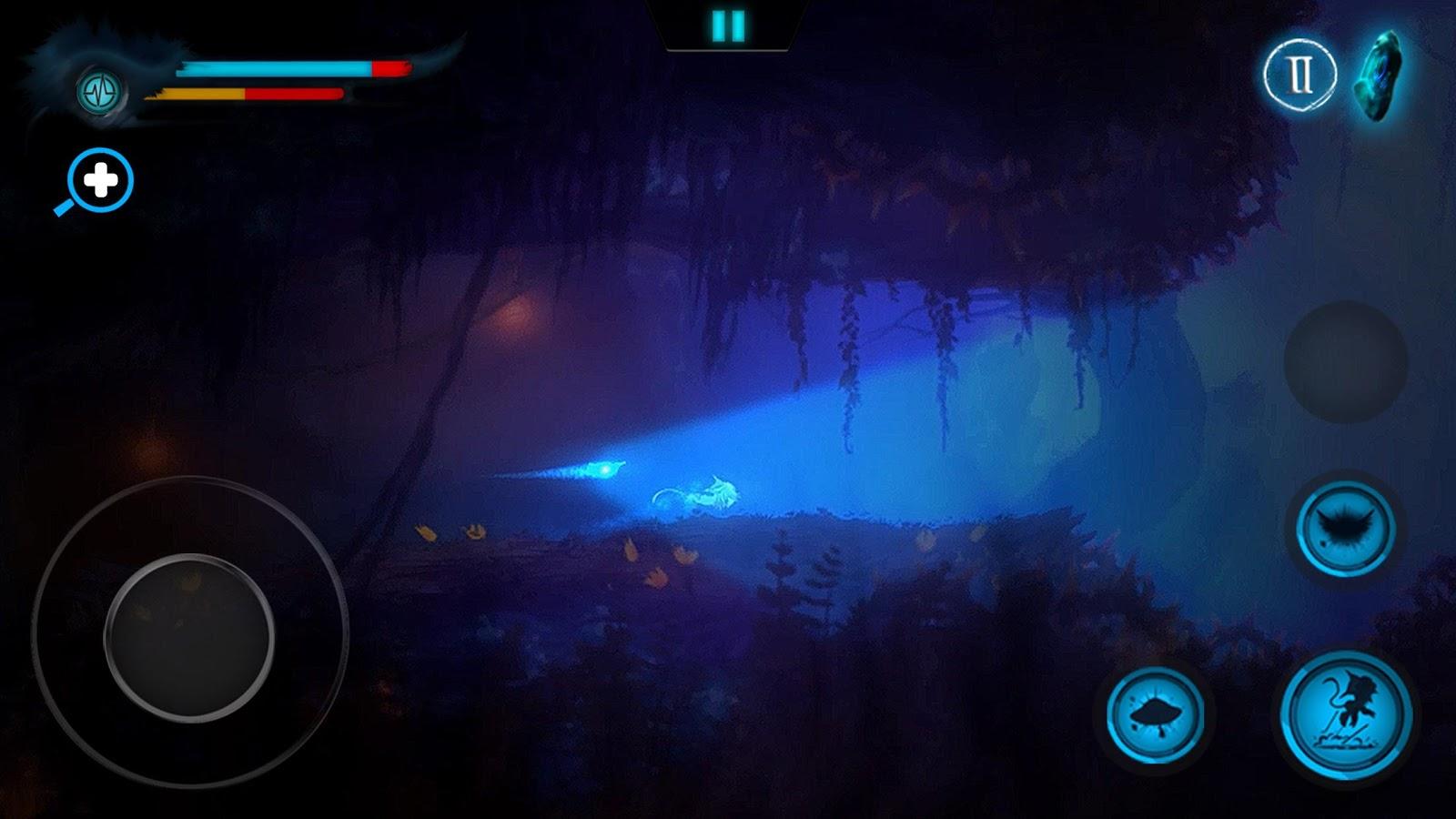Tap the magnifier zoom-in button
The image size is (1456, 819).
100,180
